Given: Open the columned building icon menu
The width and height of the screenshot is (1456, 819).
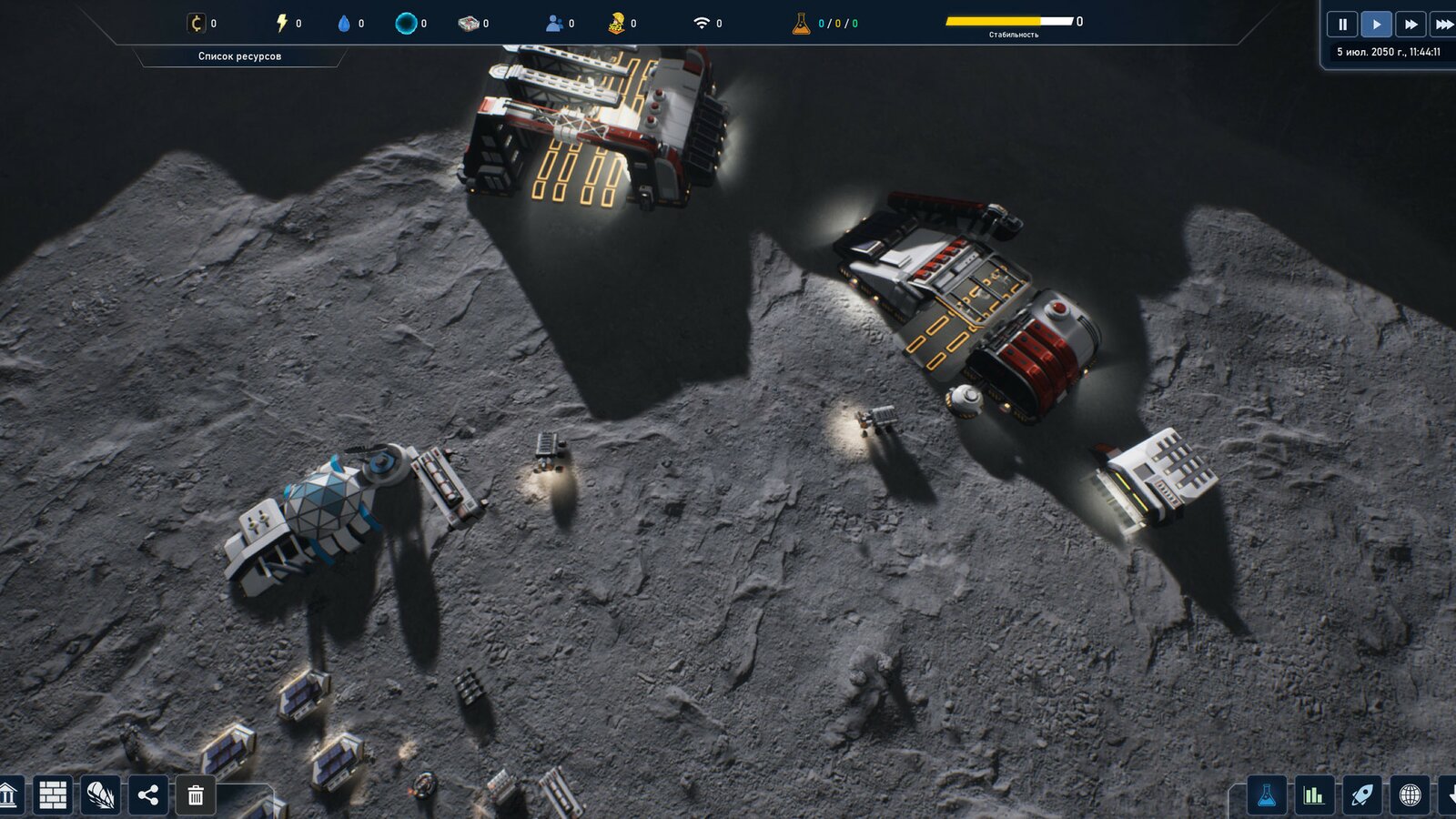Looking at the screenshot, I should (x=8, y=795).
